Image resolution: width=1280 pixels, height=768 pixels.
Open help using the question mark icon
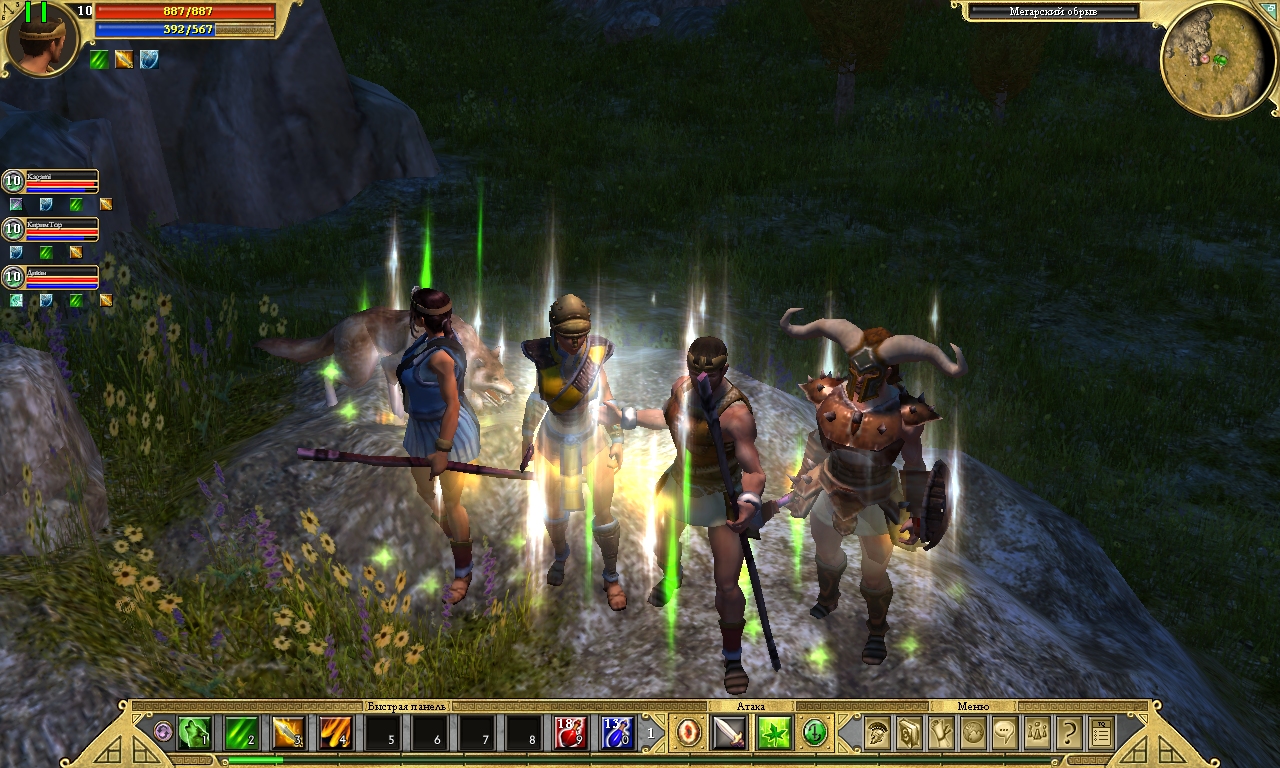pyautogui.click(x=1069, y=731)
